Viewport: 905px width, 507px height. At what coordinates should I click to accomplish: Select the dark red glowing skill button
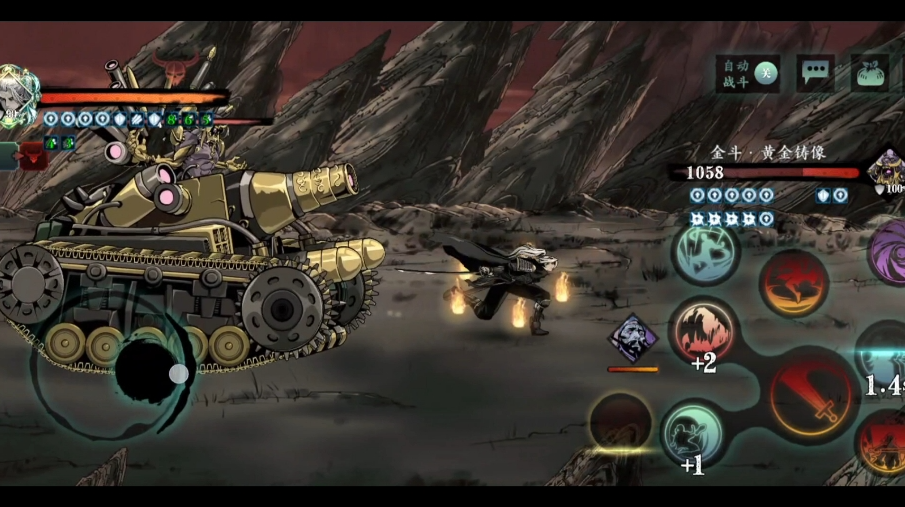[x=620, y=420]
